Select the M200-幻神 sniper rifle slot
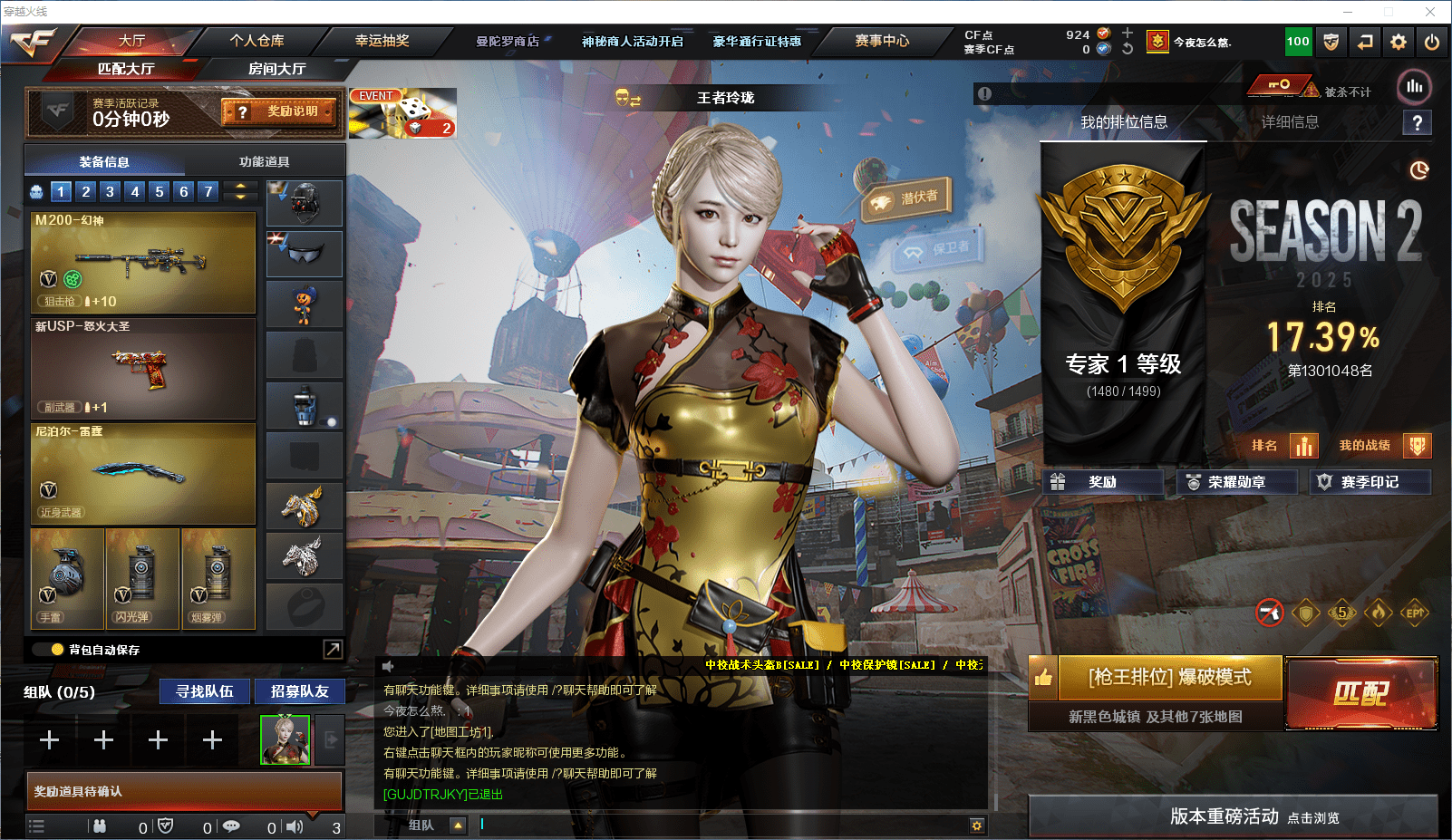Viewport: 1452px width, 840px height. (x=143, y=262)
